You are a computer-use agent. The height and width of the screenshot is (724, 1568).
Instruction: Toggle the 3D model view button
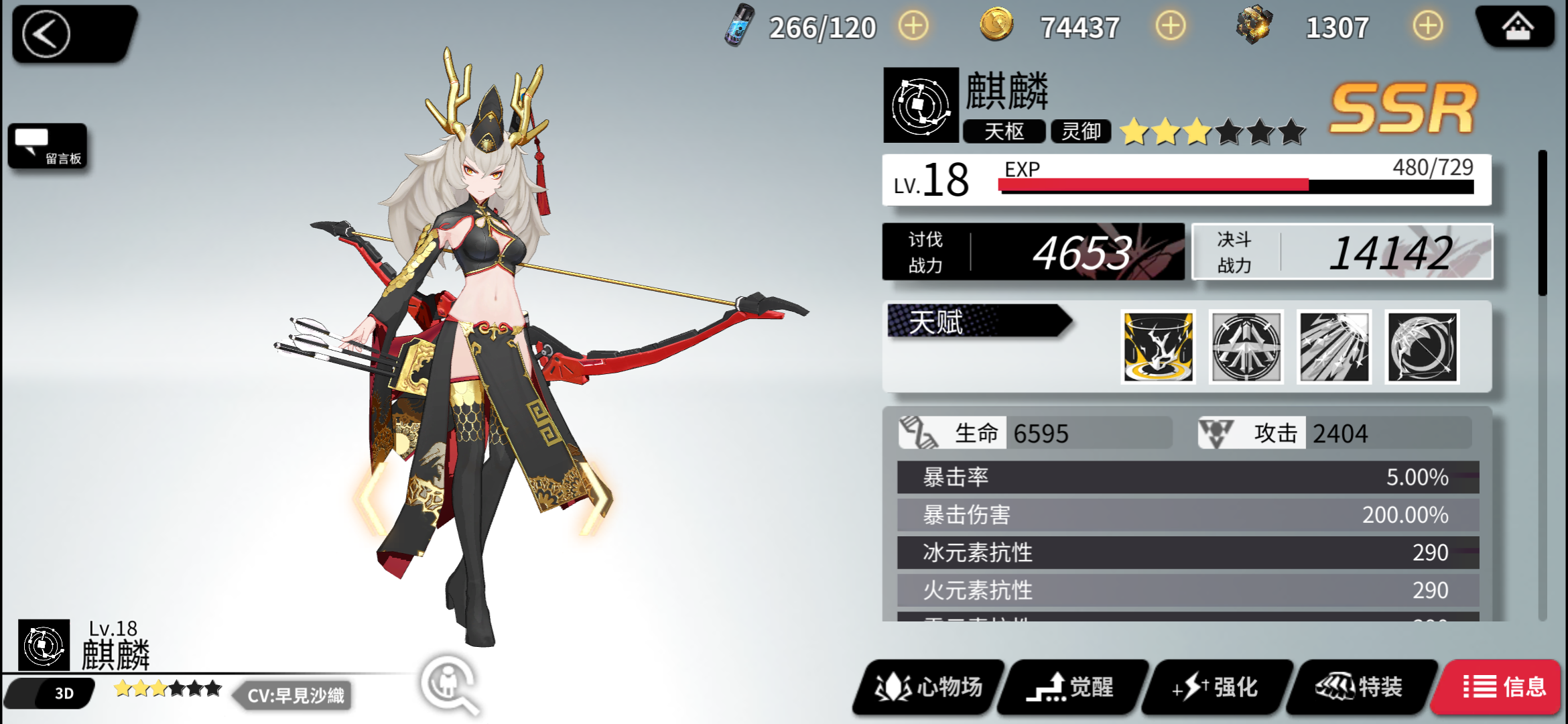pyautogui.click(x=64, y=693)
